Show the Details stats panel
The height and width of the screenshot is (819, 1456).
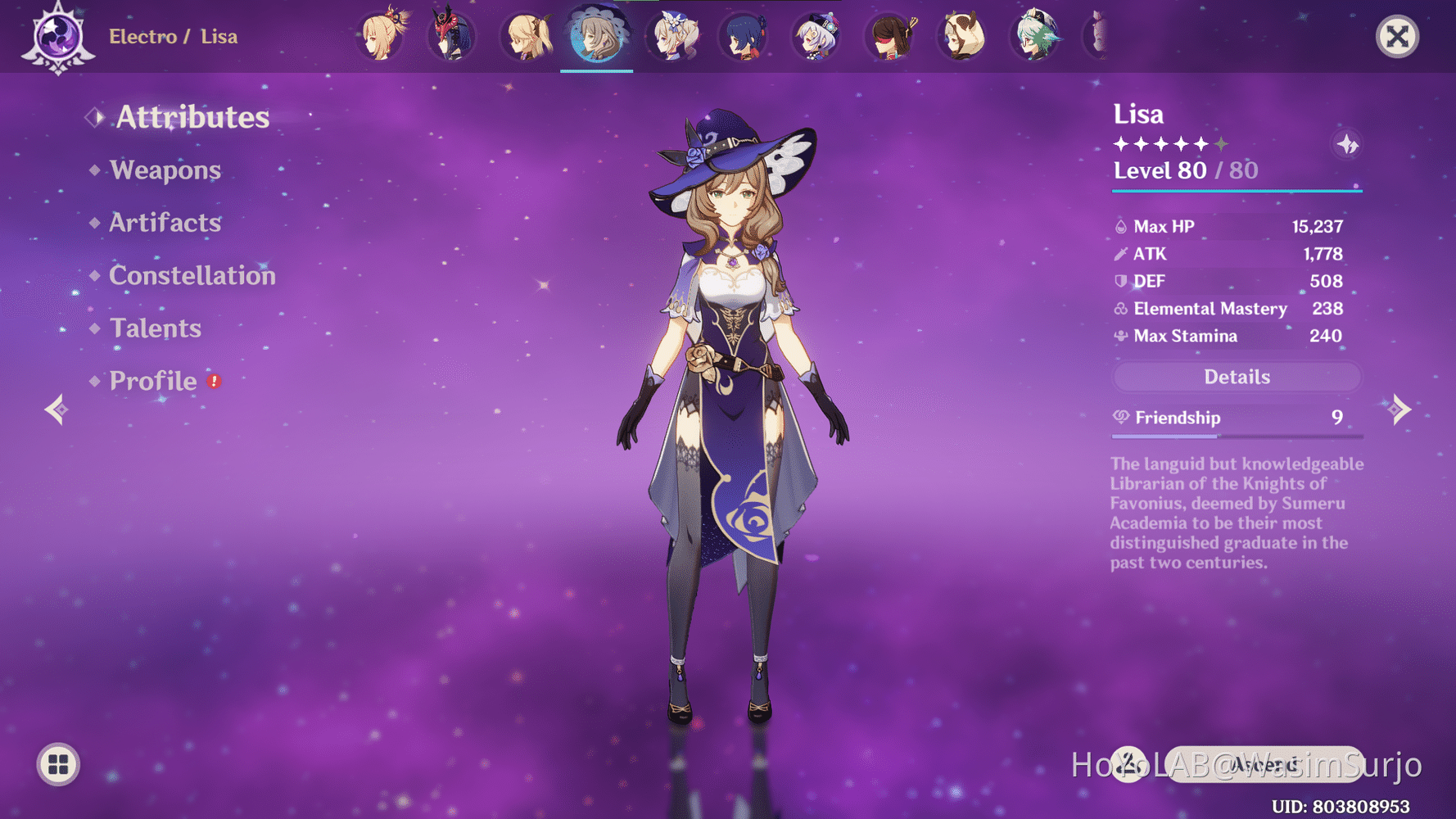click(x=1237, y=377)
